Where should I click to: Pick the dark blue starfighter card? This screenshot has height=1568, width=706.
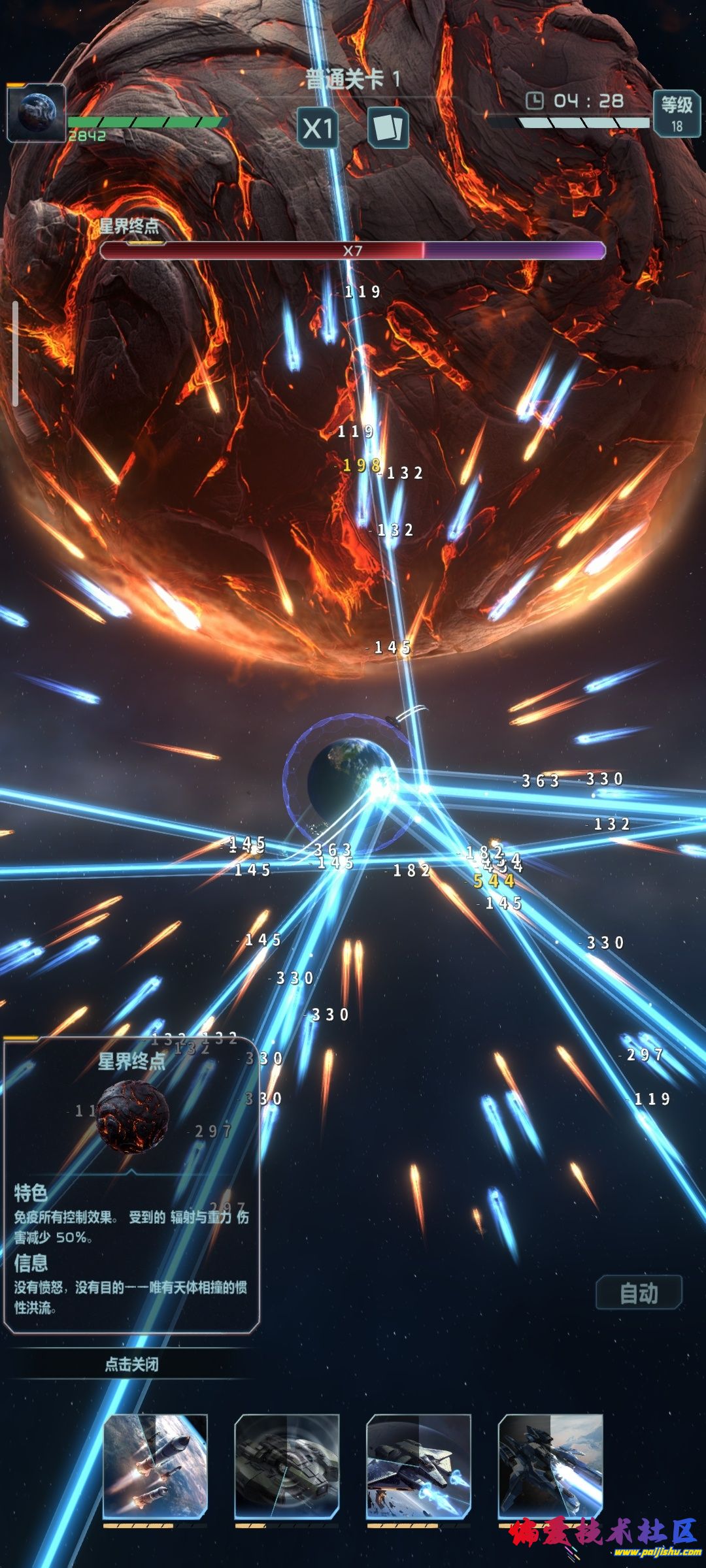550,1465
